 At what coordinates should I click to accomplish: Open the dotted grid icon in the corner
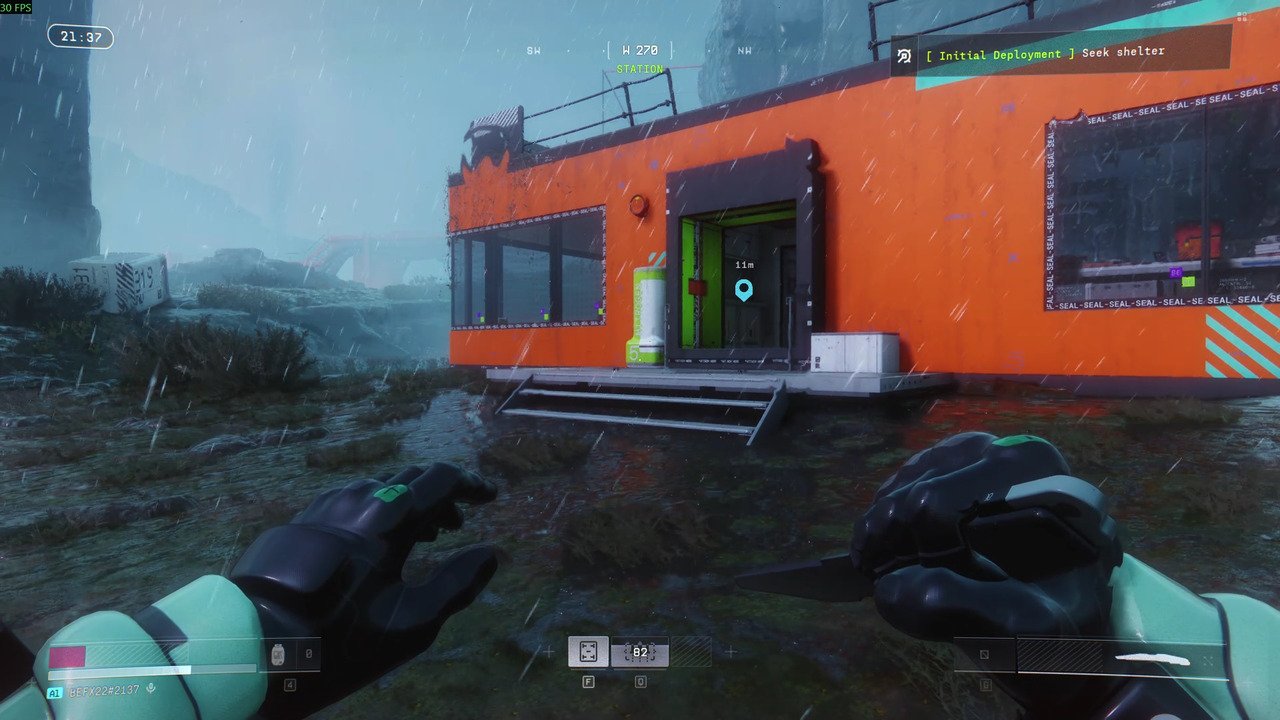[x=1241, y=16]
